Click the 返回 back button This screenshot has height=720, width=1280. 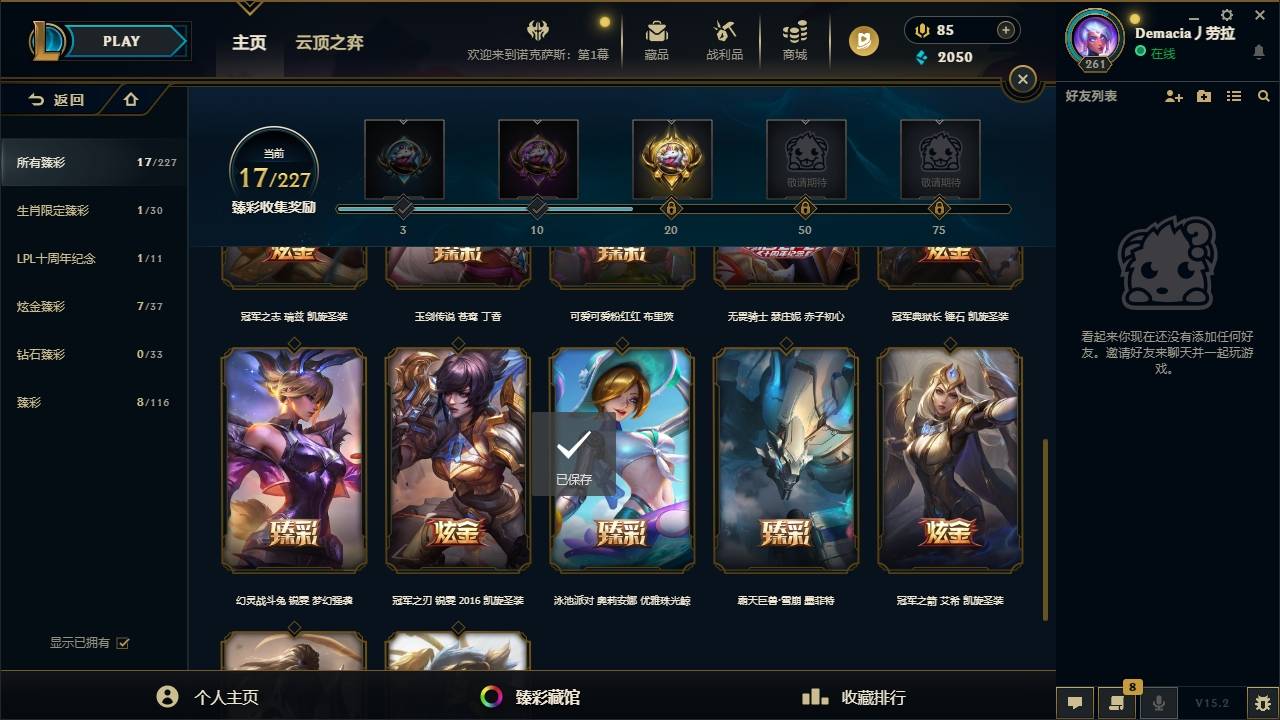click(x=55, y=100)
